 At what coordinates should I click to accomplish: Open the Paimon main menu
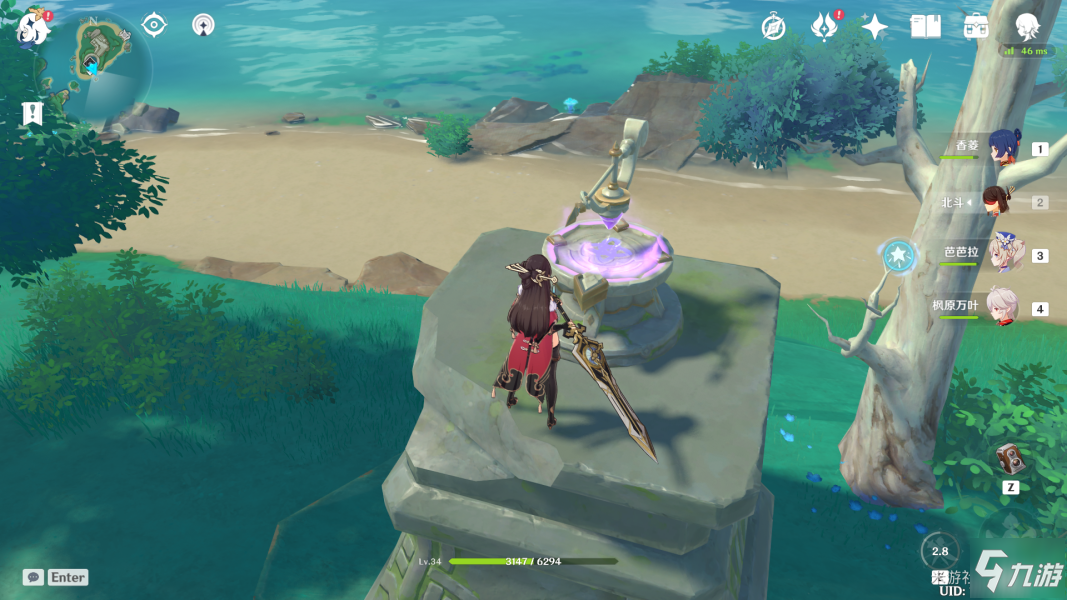(33, 28)
